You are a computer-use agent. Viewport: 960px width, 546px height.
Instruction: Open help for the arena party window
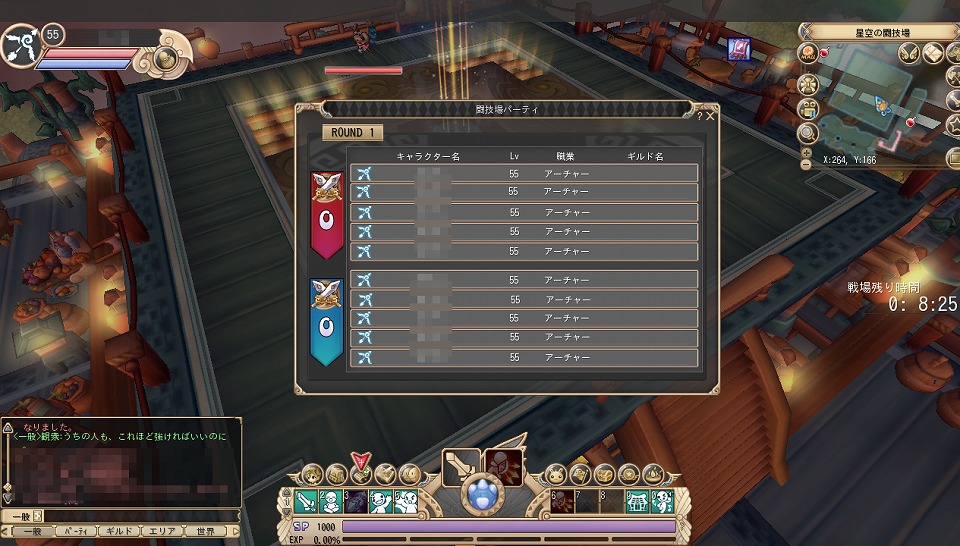coord(699,117)
